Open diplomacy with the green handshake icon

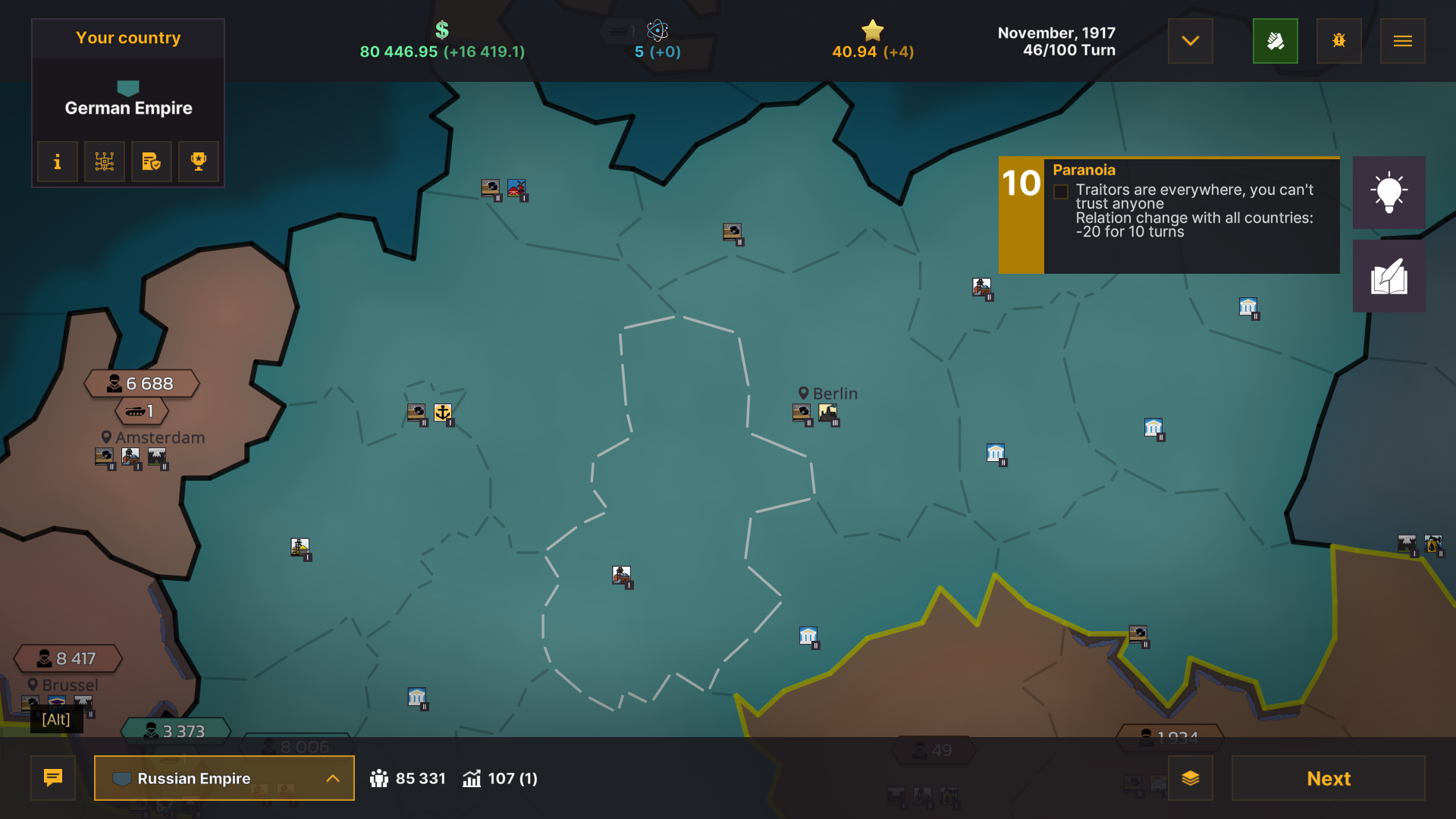pos(1275,41)
